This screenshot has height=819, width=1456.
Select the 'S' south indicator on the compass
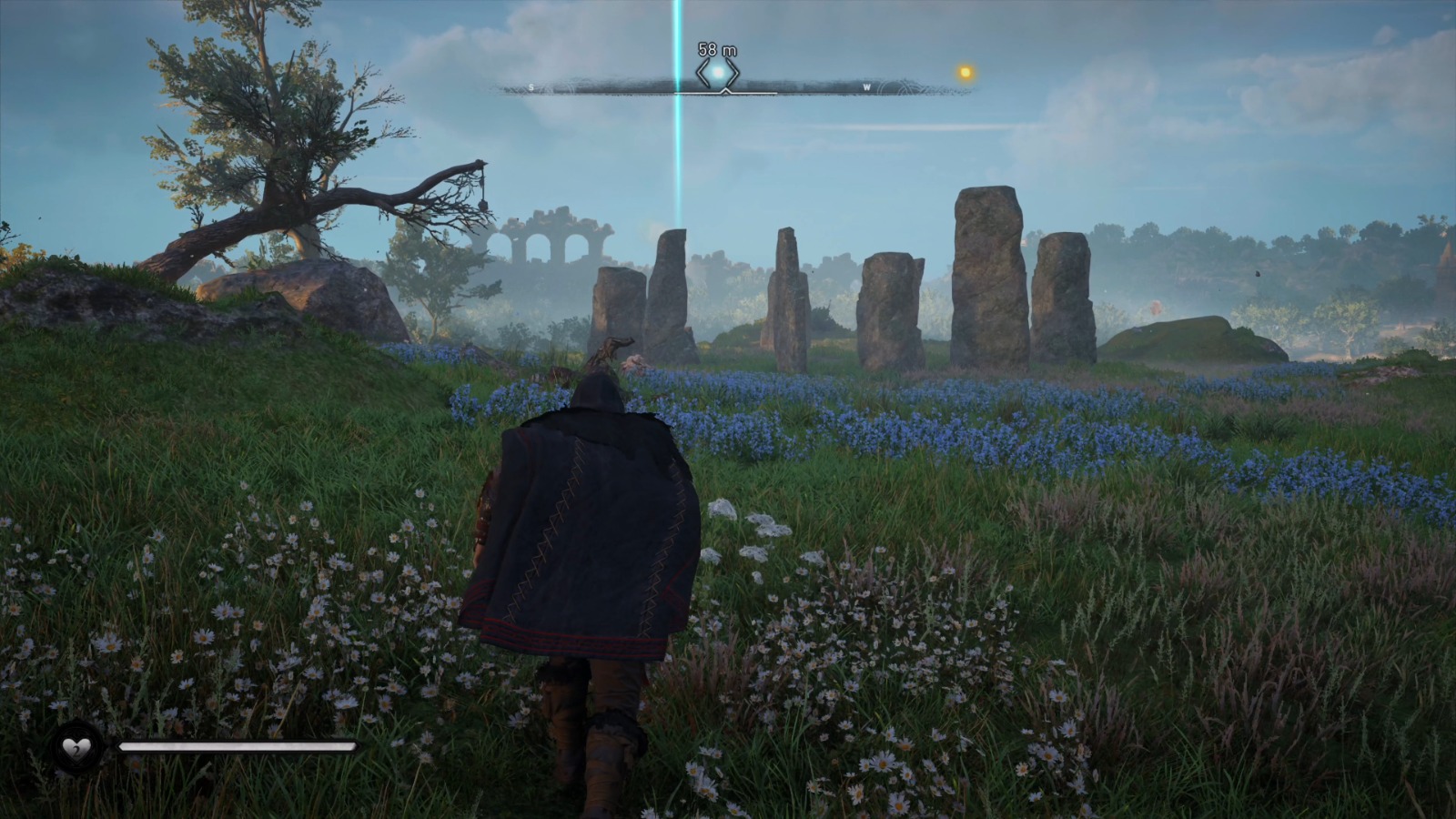coord(531,86)
